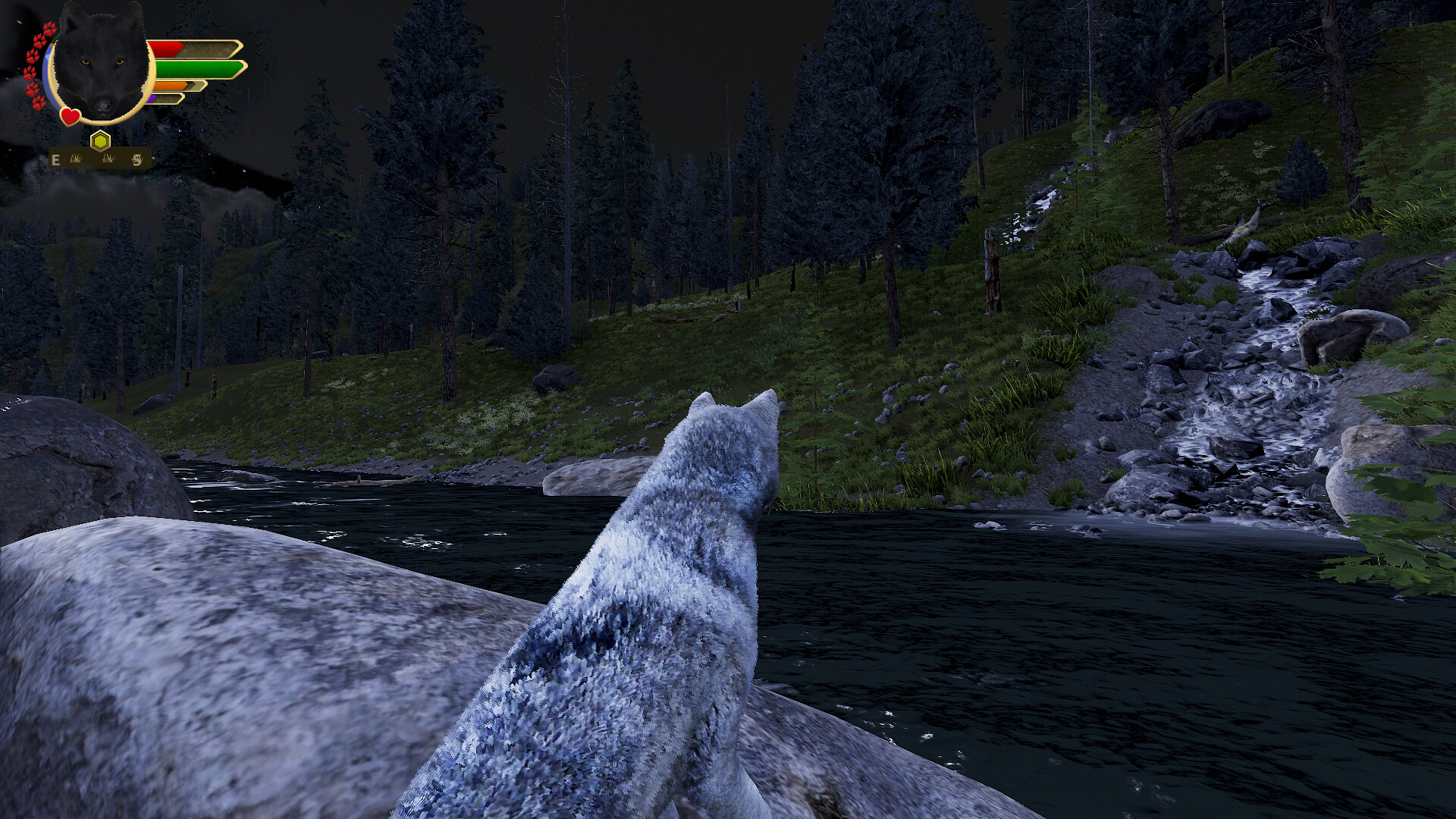Select the bottom paw print icon

click(37, 102)
